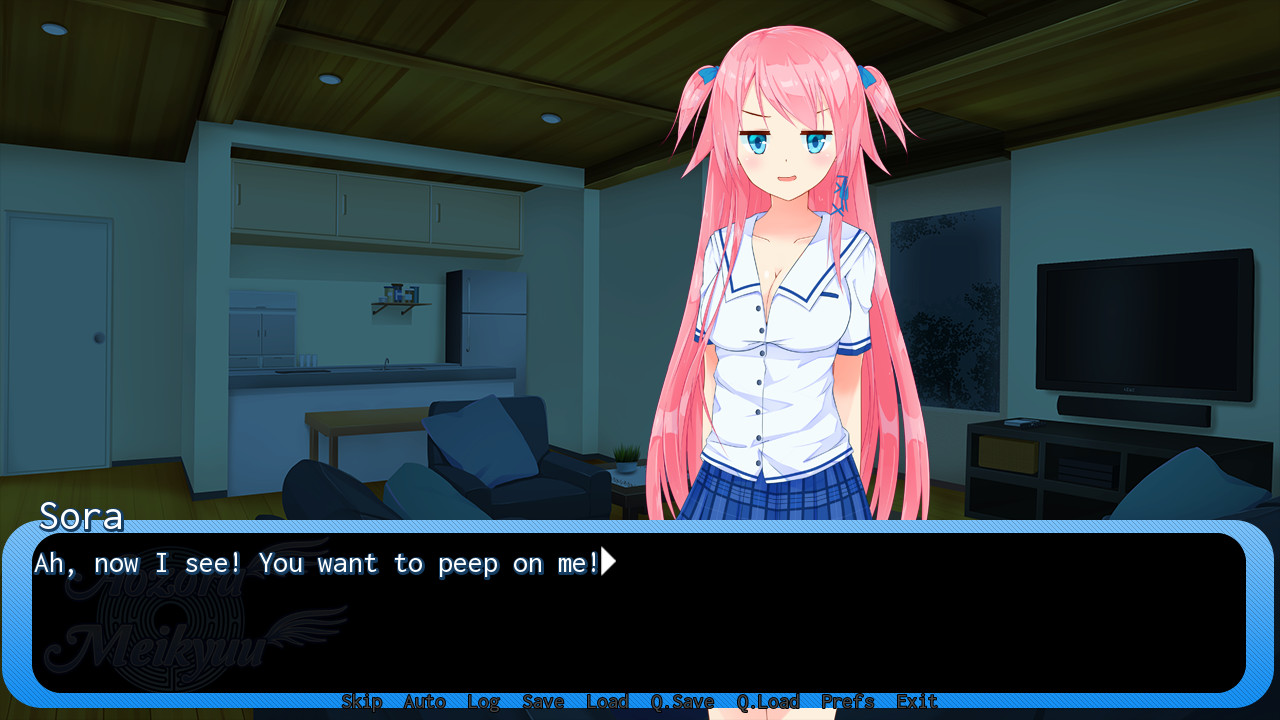Exit the game via Exit
1280x720 pixels.
tap(916, 701)
